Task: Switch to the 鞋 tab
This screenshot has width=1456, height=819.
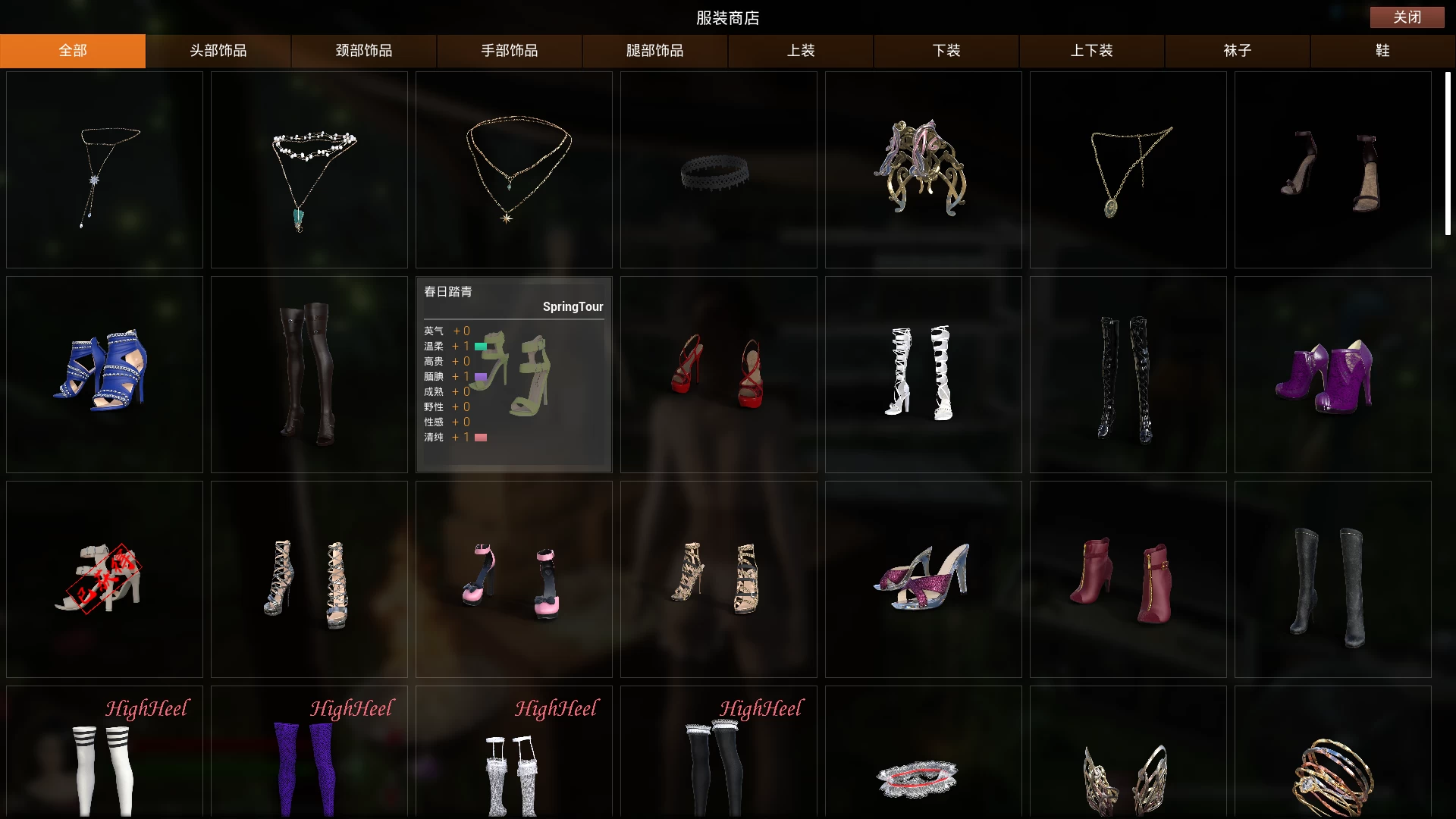Action: [x=1382, y=51]
